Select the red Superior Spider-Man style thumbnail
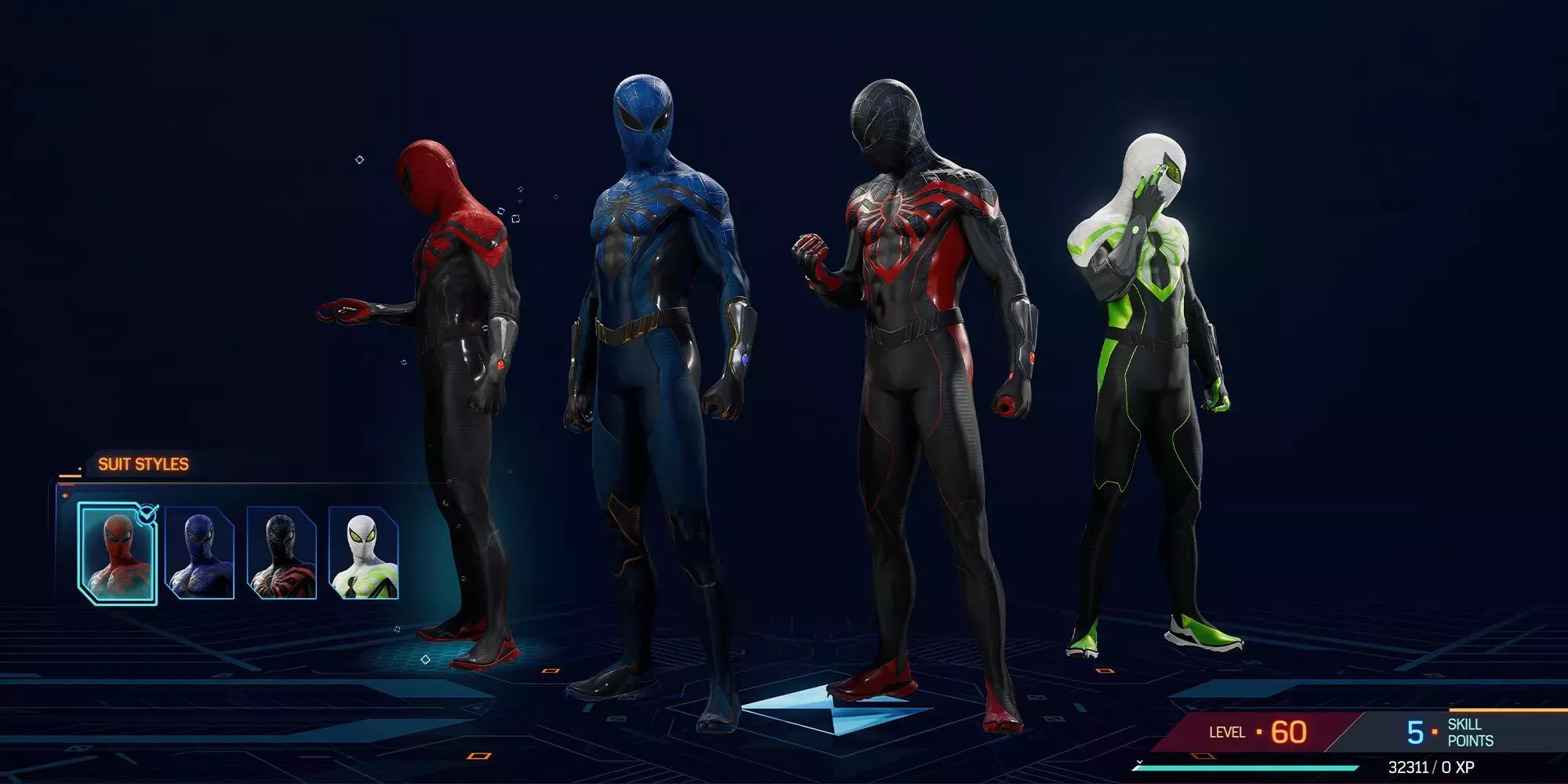 pos(118,551)
